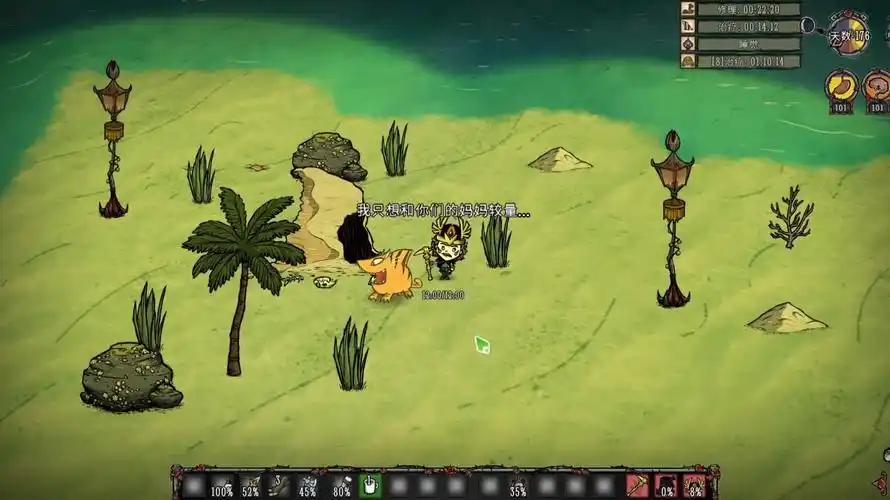
Task: Click the green highlighted cup slot
Action: (370, 486)
